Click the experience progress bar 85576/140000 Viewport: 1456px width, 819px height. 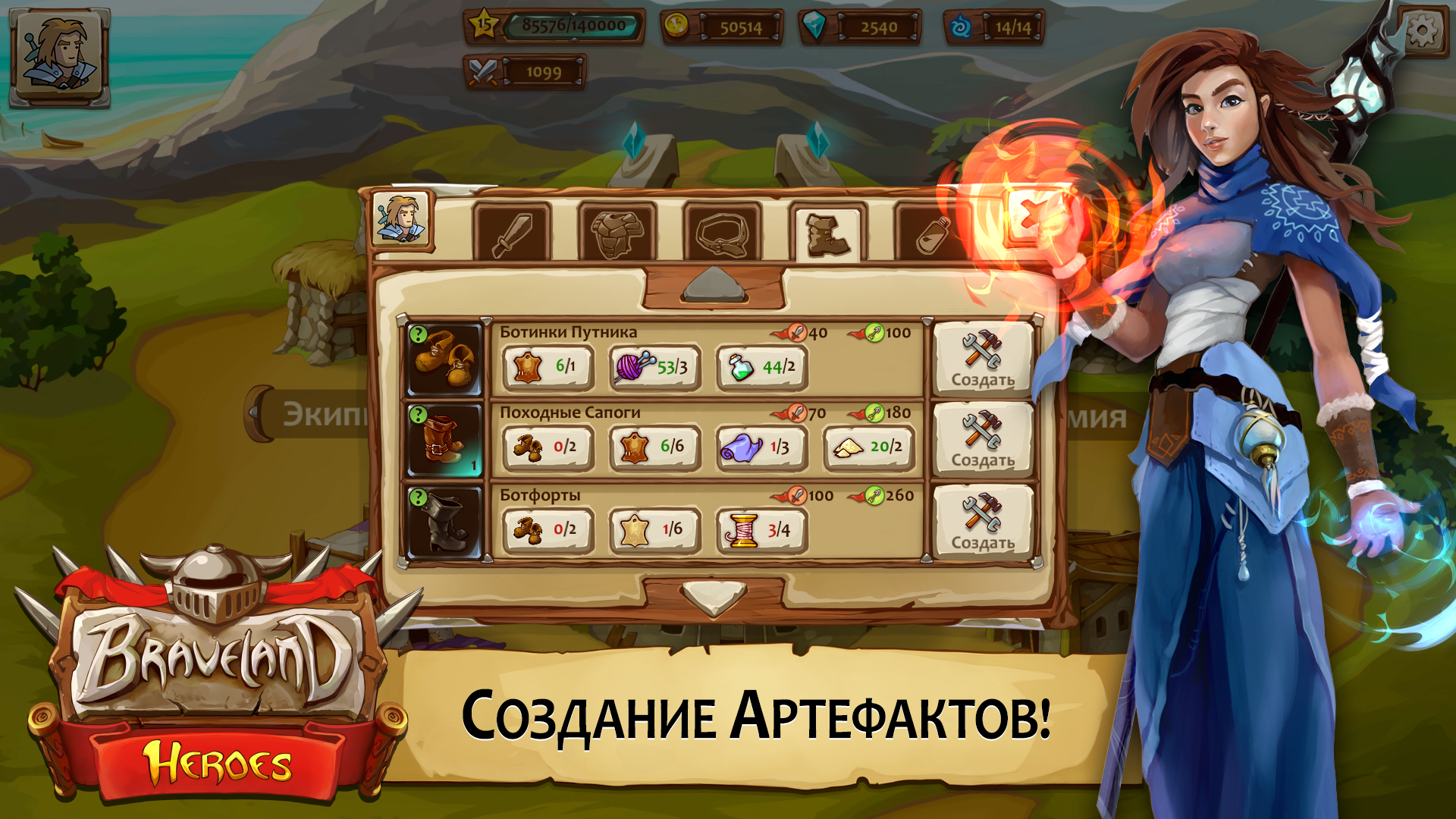pos(573,25)
